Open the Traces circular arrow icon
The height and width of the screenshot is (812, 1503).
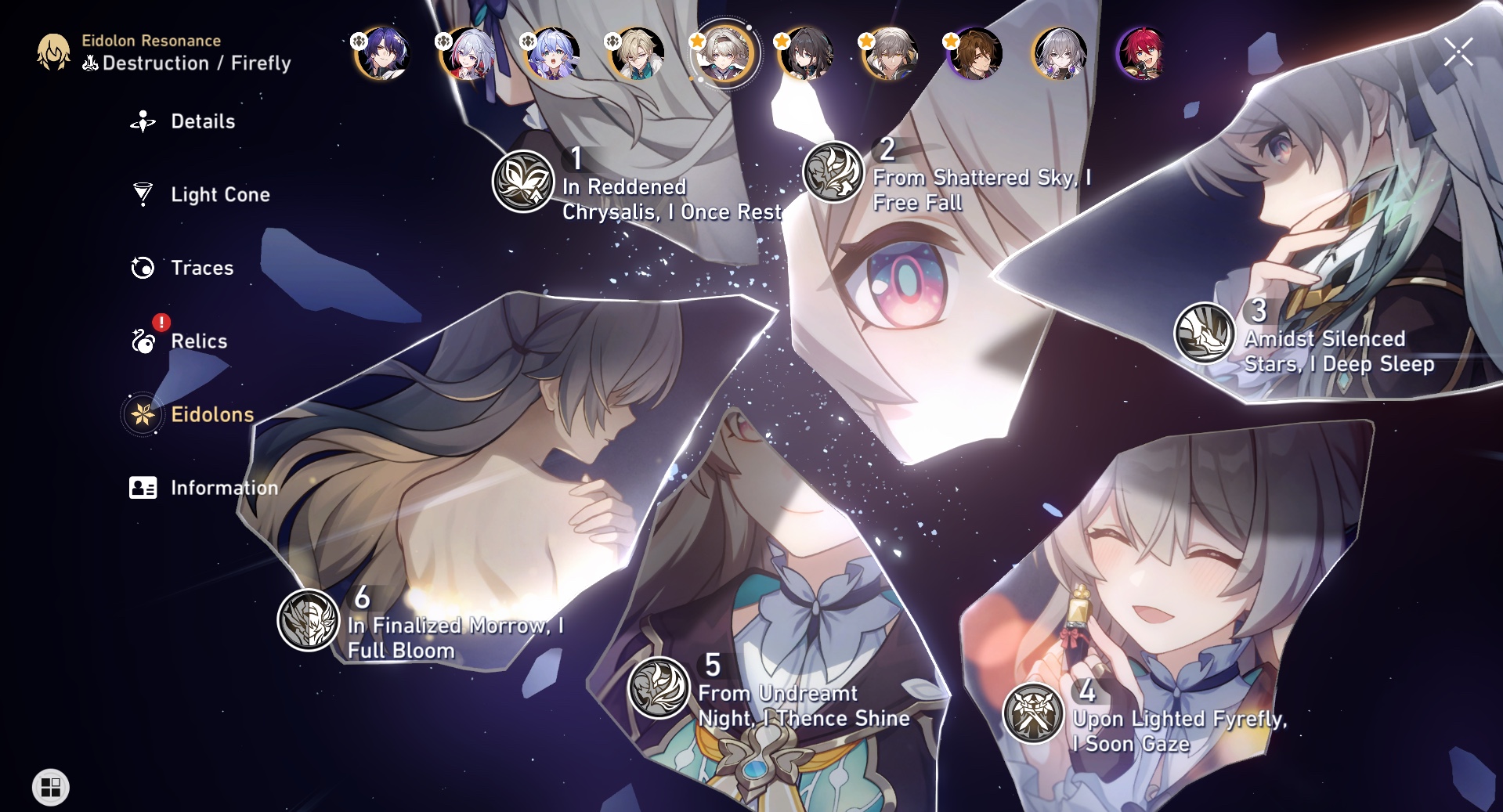coord(142,268)
